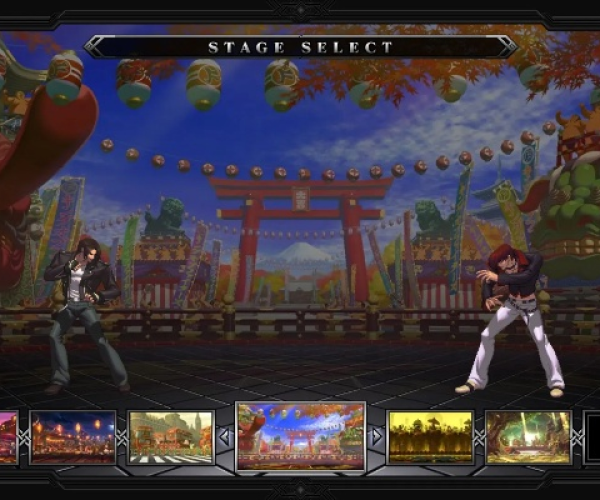
Task: Choose the green sunbeam jungle stage thumbnail
Action: point(527,437)
